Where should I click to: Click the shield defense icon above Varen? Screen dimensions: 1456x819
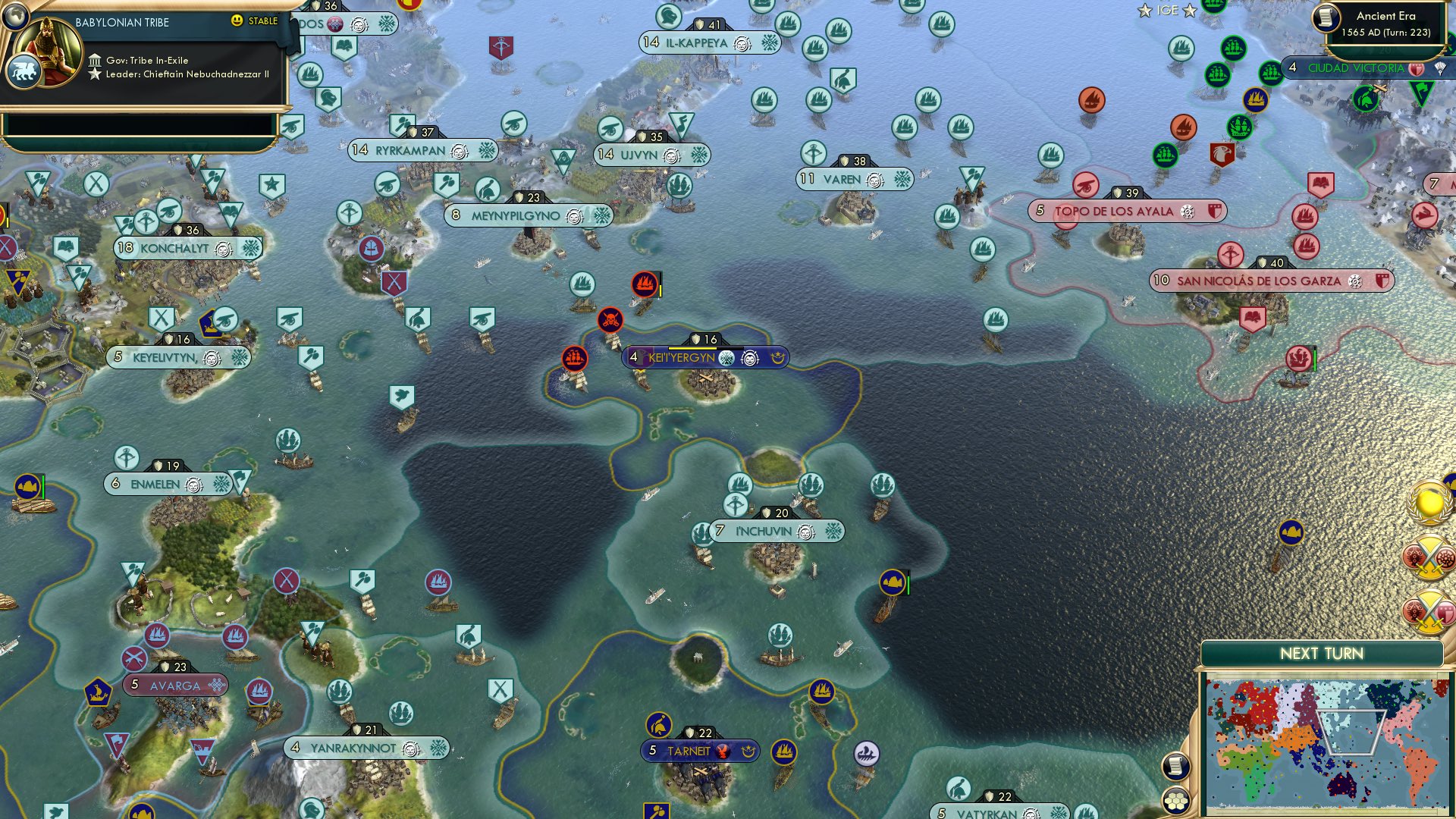coord(844,160)
